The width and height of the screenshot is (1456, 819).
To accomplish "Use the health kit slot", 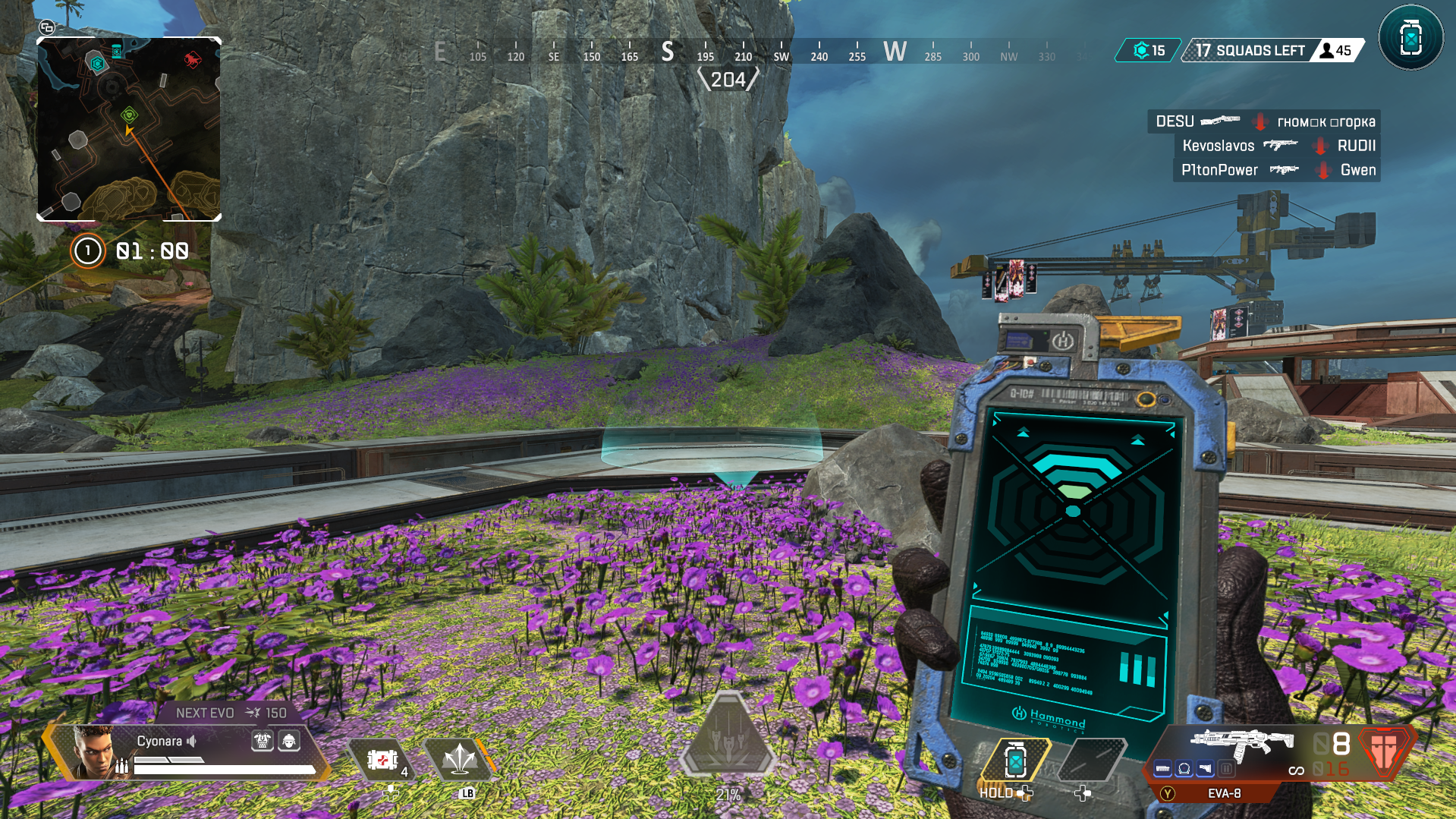I will 382,759.
